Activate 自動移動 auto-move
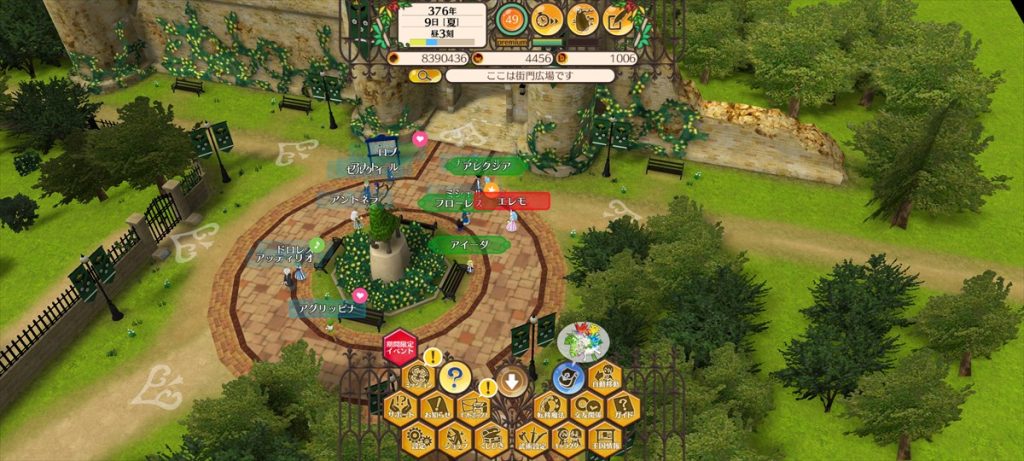 coord(604,378)
